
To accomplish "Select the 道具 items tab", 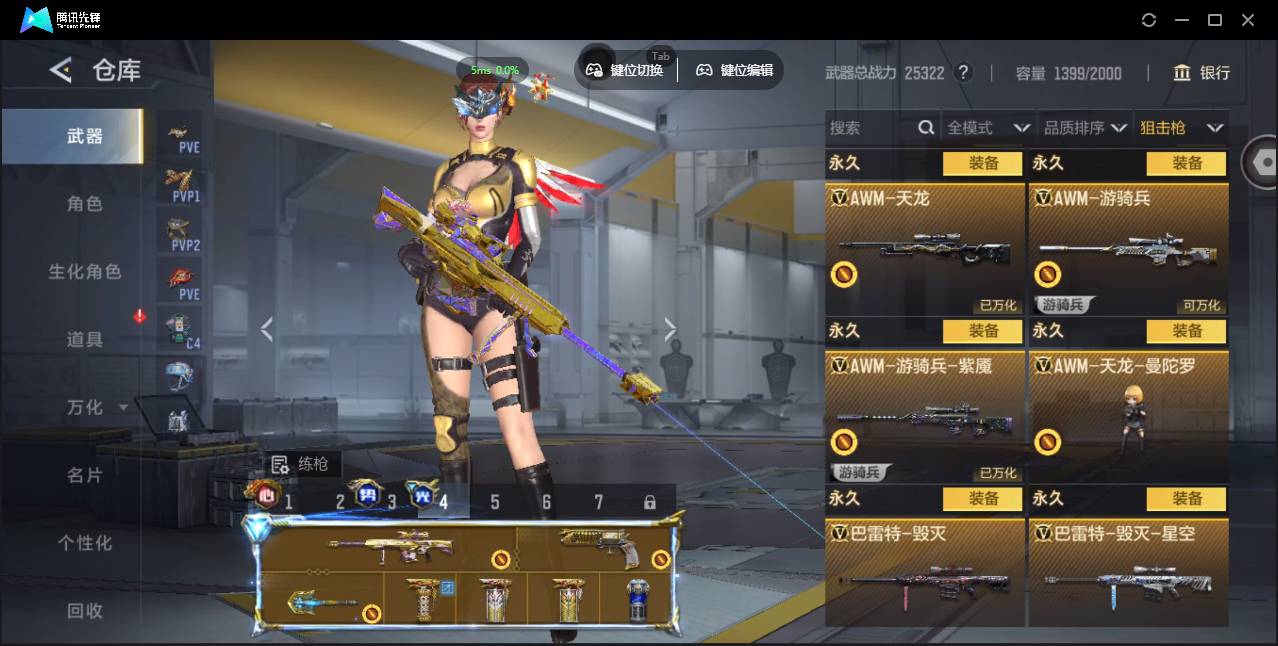I will pyautogui.click(x=85, y=340).
